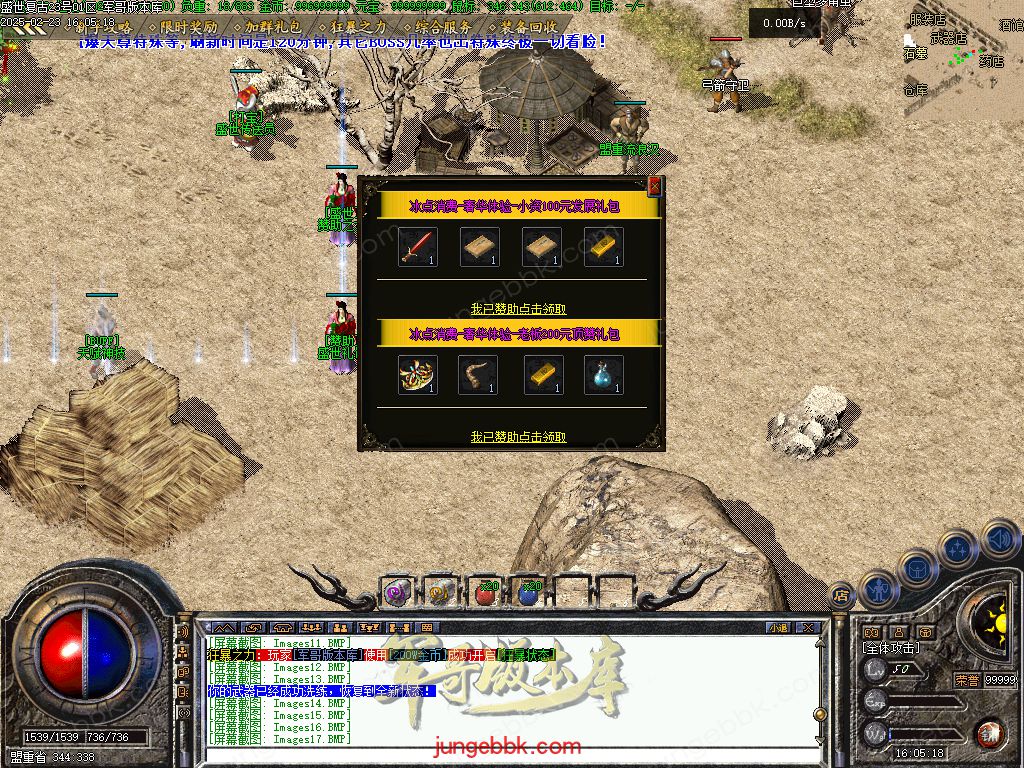Toggle the sound speaker button

pyautogui.click(x=1000, y=540)
